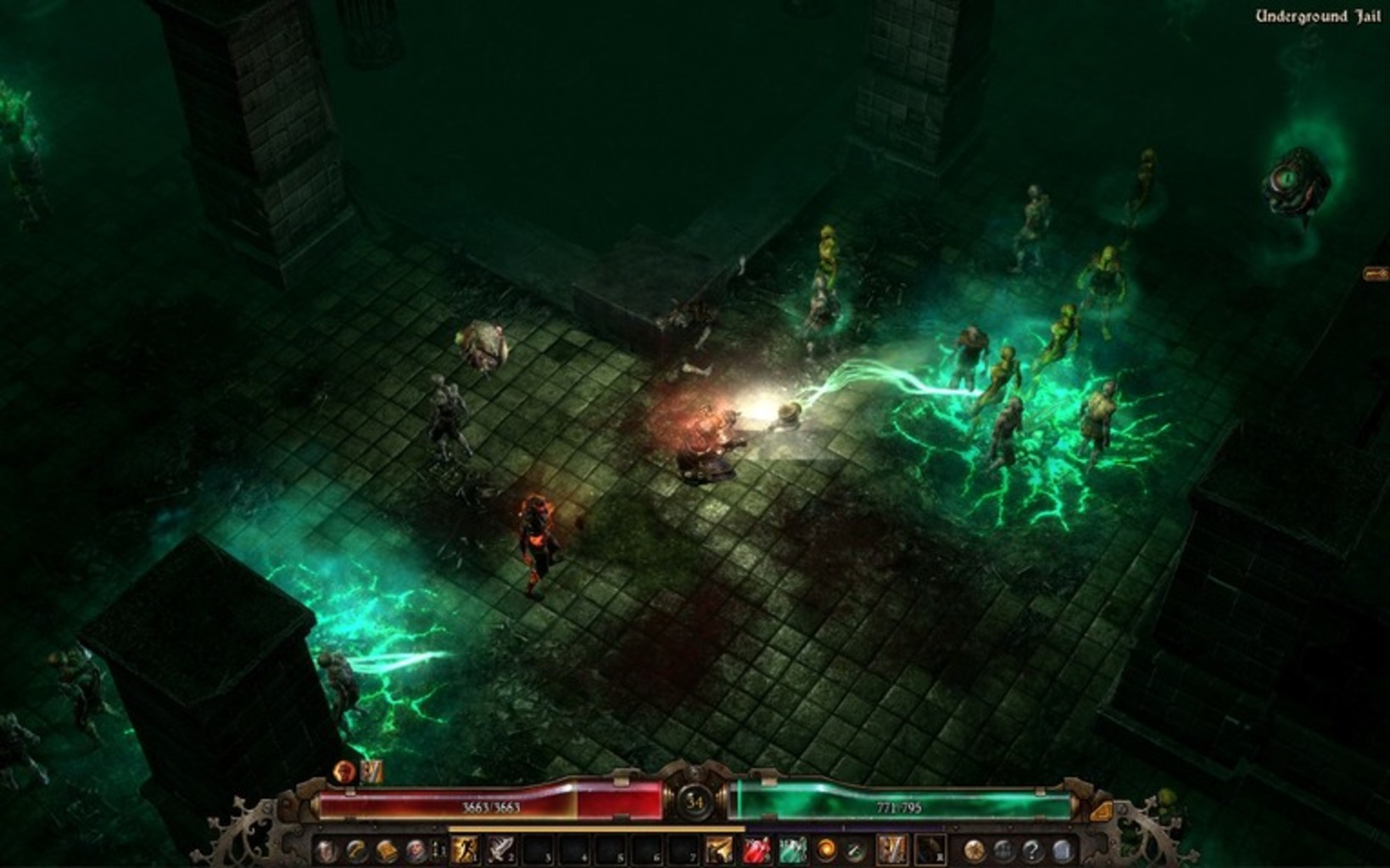Click the orange slash buff icon
This screenshot has height=868, width=1390.
pos(371,771)
